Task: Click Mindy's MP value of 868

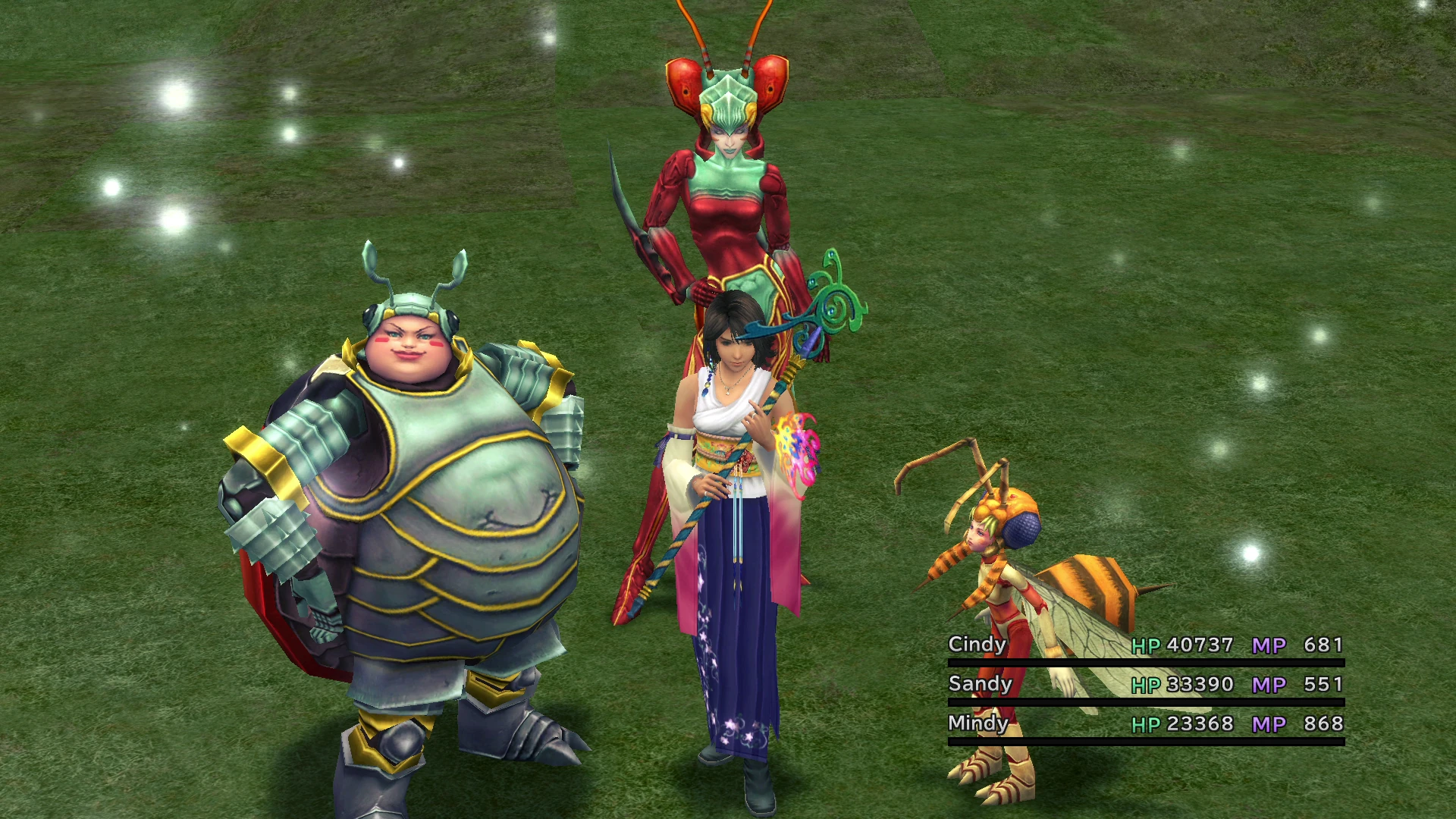Action: [x=1324, y=724]
